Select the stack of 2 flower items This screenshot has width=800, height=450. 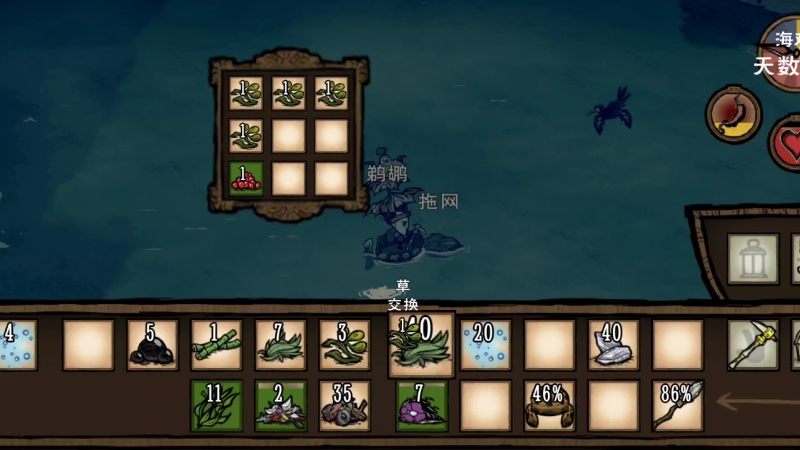point(281,406)
